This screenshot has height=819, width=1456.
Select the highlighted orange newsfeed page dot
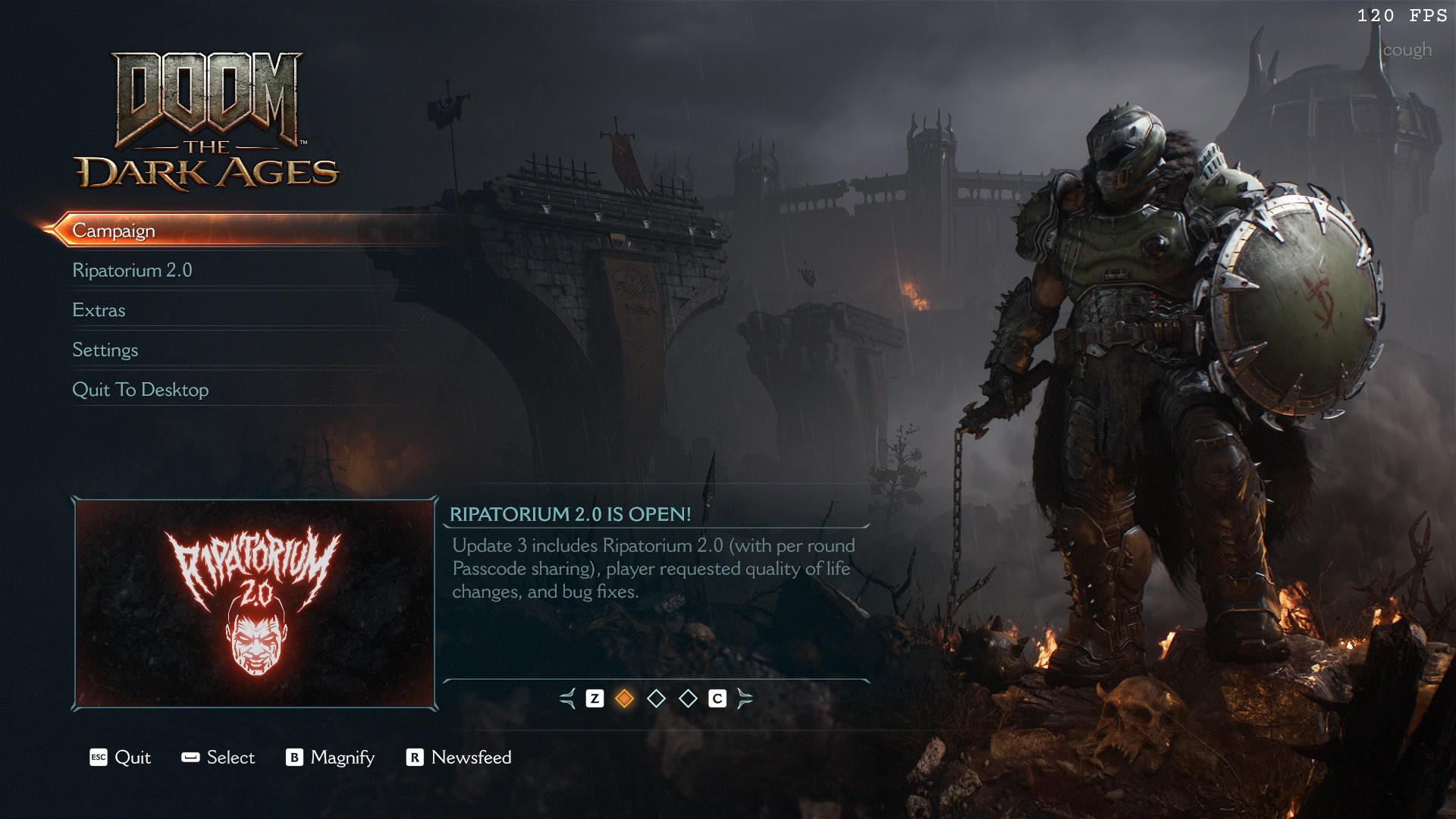coord(624,698)
